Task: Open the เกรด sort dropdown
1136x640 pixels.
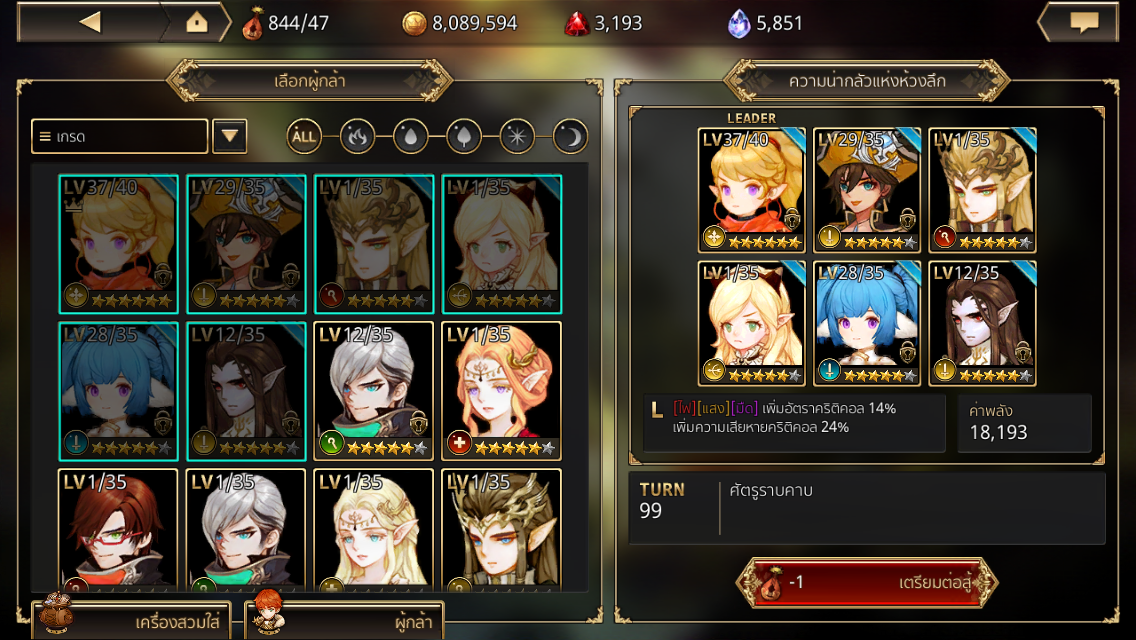Action: [120, 136]
